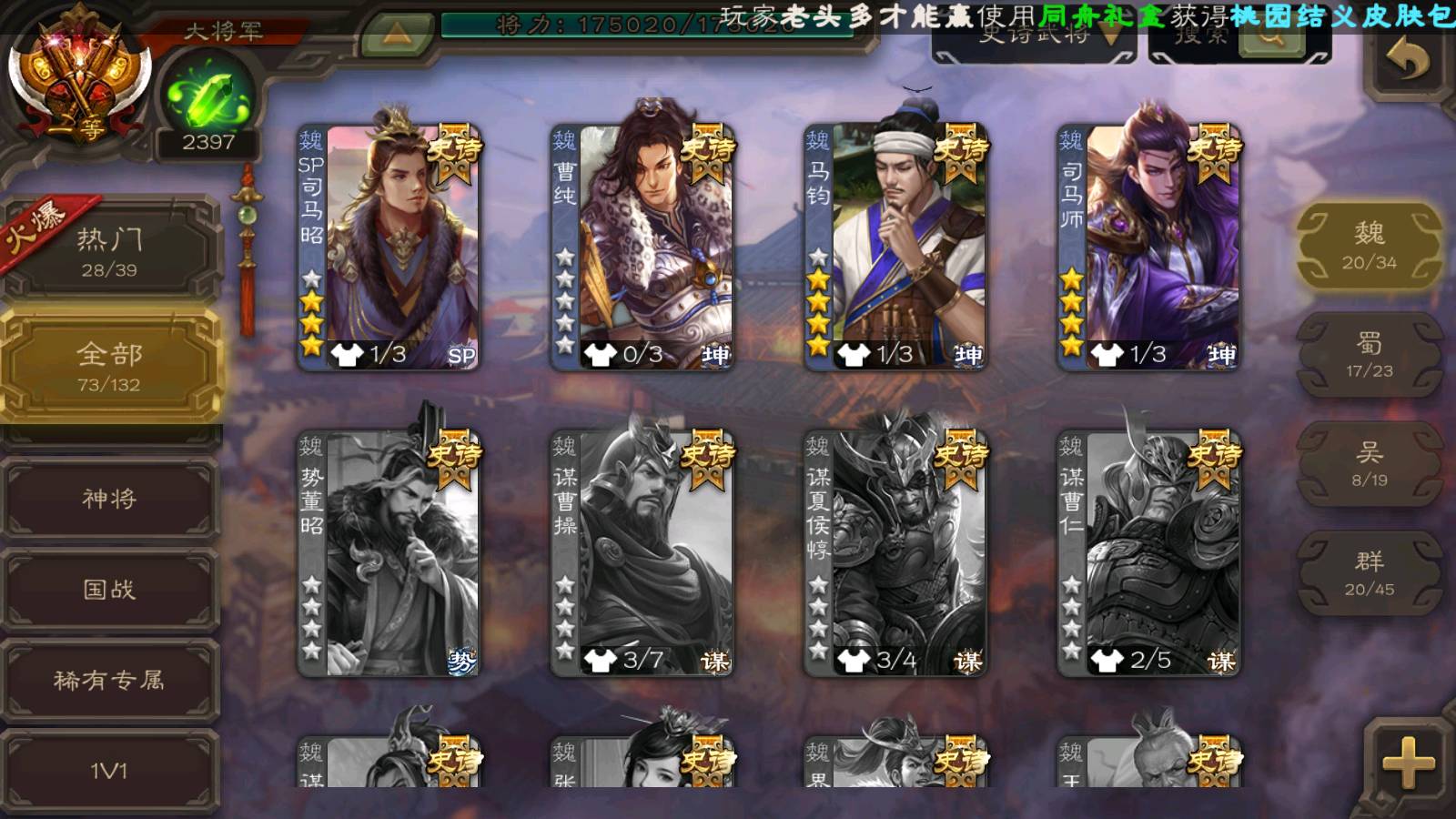Choose the 1V1 generals category
The height and width of the screenshot is (819, 1456).
tap(109, 770)
